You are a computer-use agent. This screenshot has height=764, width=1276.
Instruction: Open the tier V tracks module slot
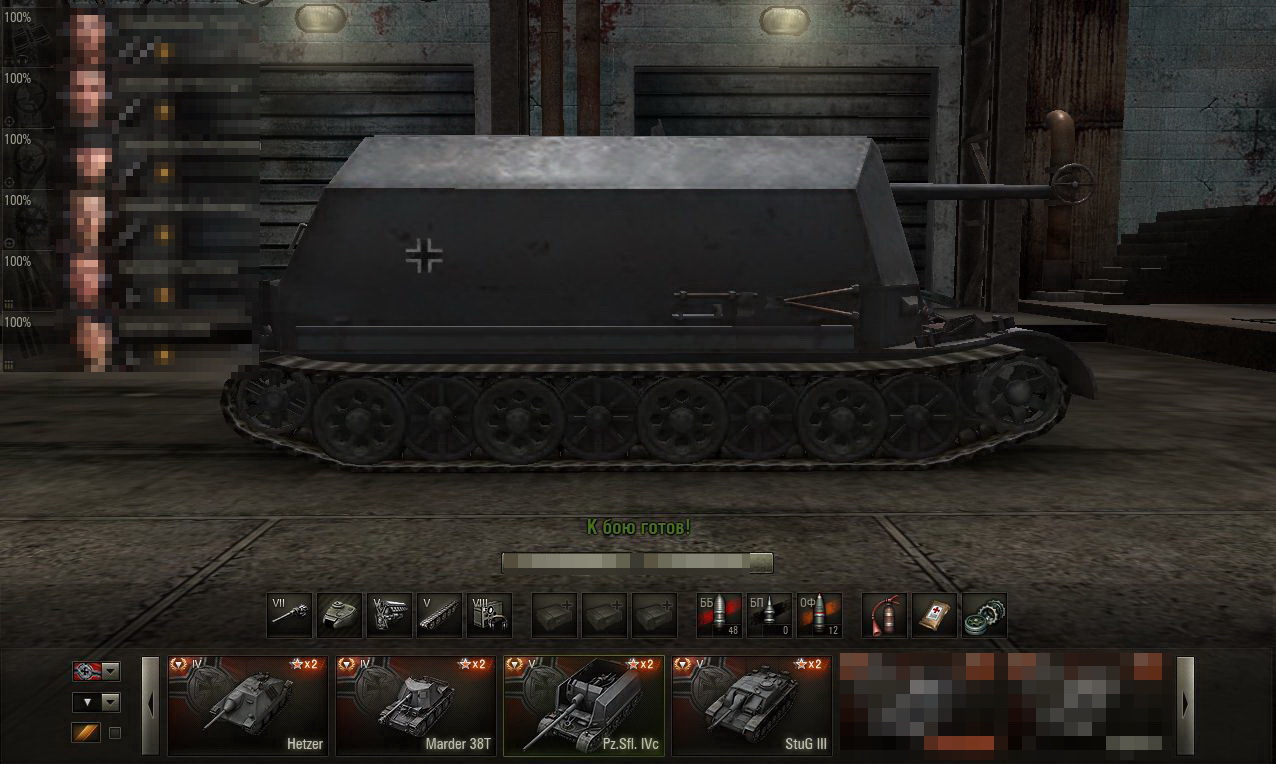pyautogui.click(x=440, y=615)
